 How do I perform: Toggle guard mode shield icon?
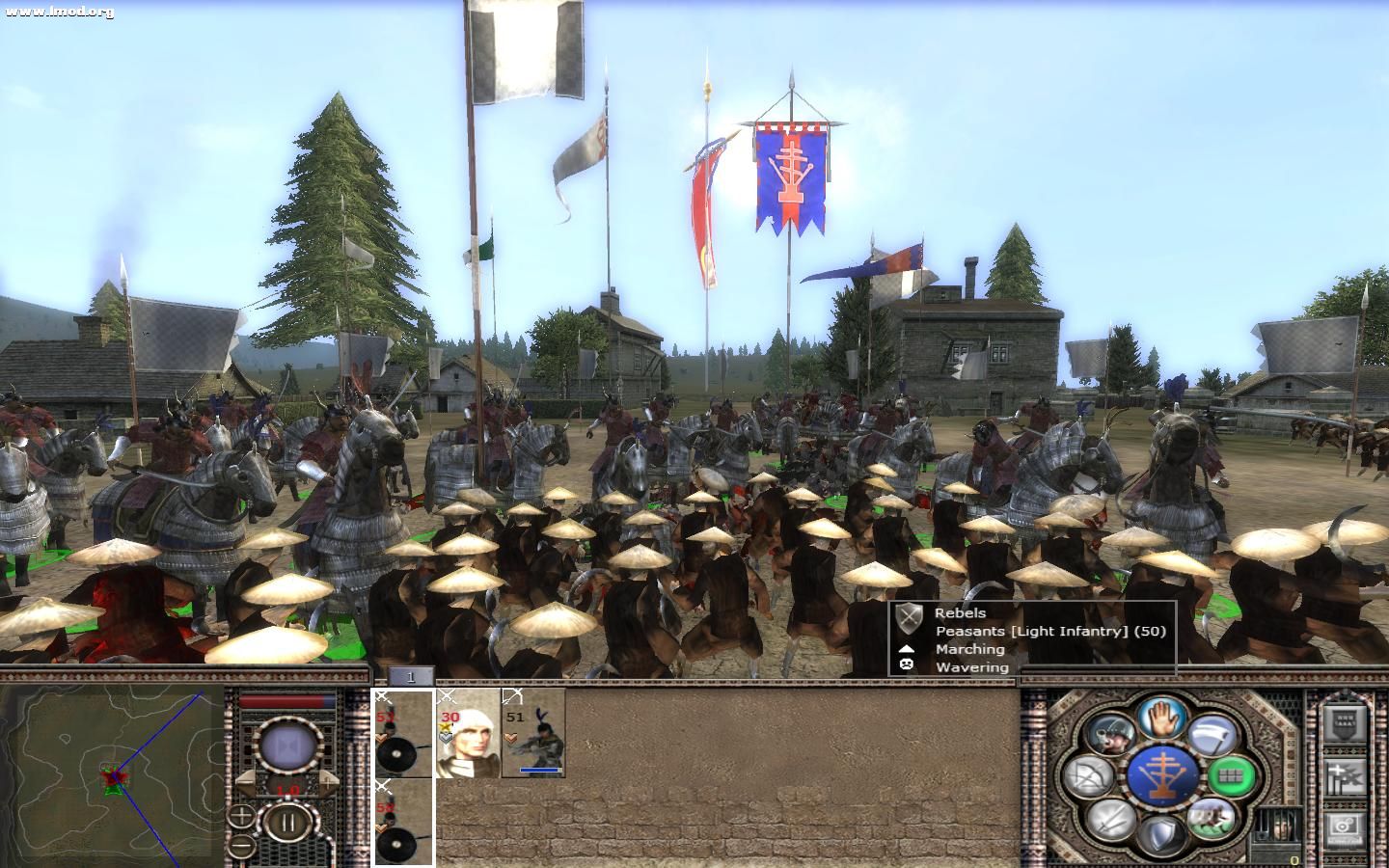pyautogui.click(x=1161, y=833)
